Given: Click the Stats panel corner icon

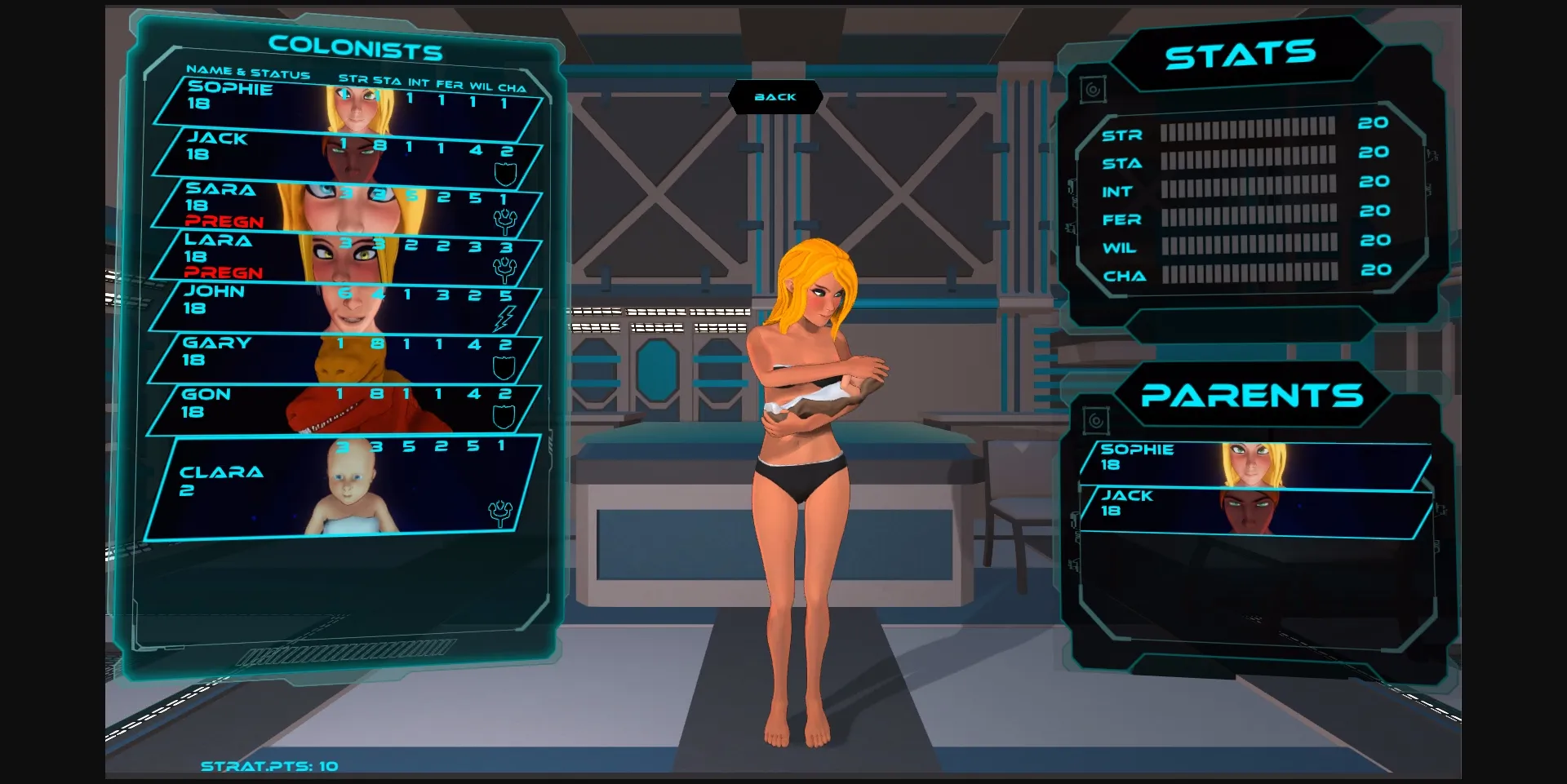Looking at the screenshot, I should [x=1093, y=89].
